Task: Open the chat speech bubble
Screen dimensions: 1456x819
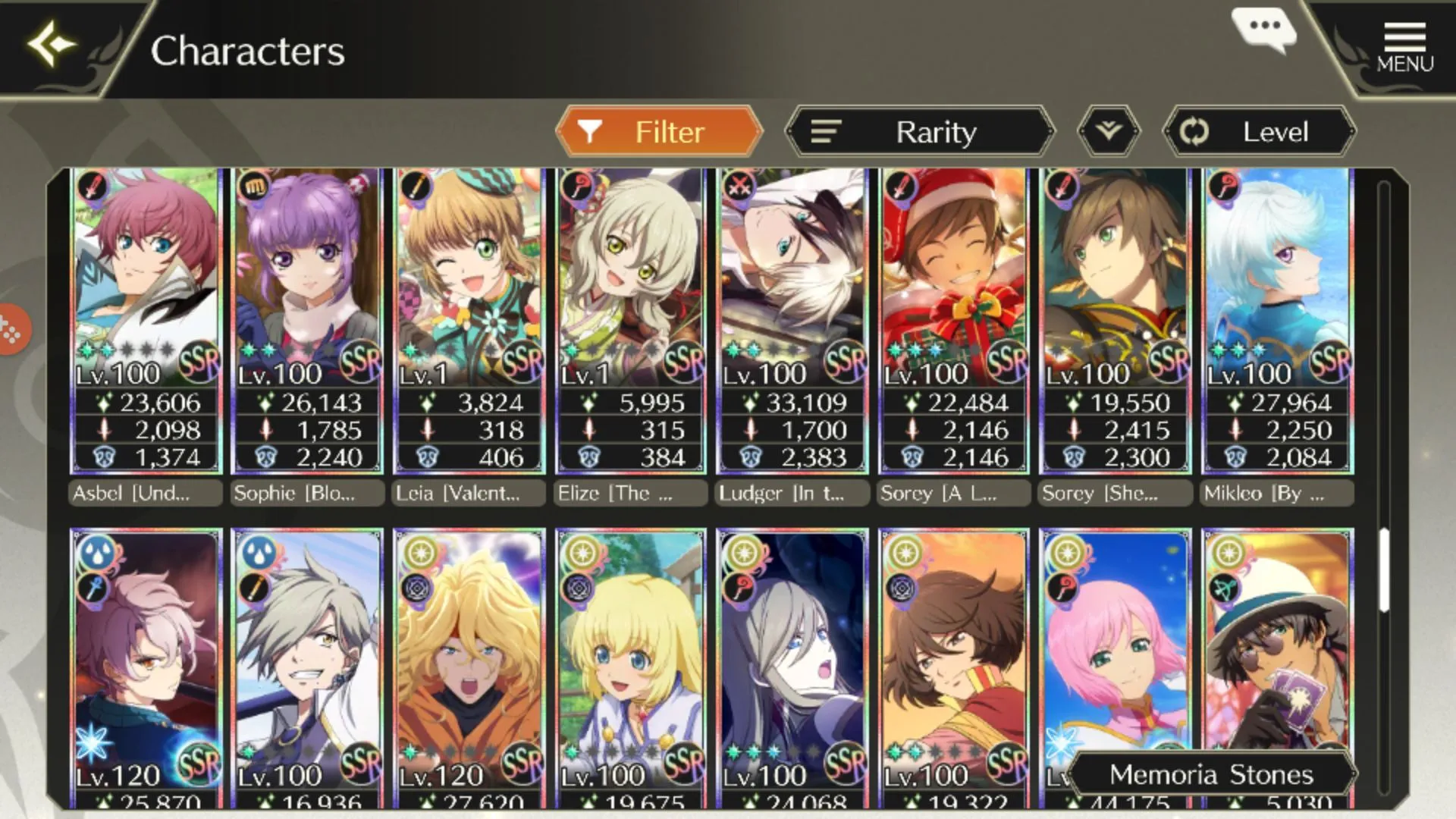Action: tap(1264, 27)
